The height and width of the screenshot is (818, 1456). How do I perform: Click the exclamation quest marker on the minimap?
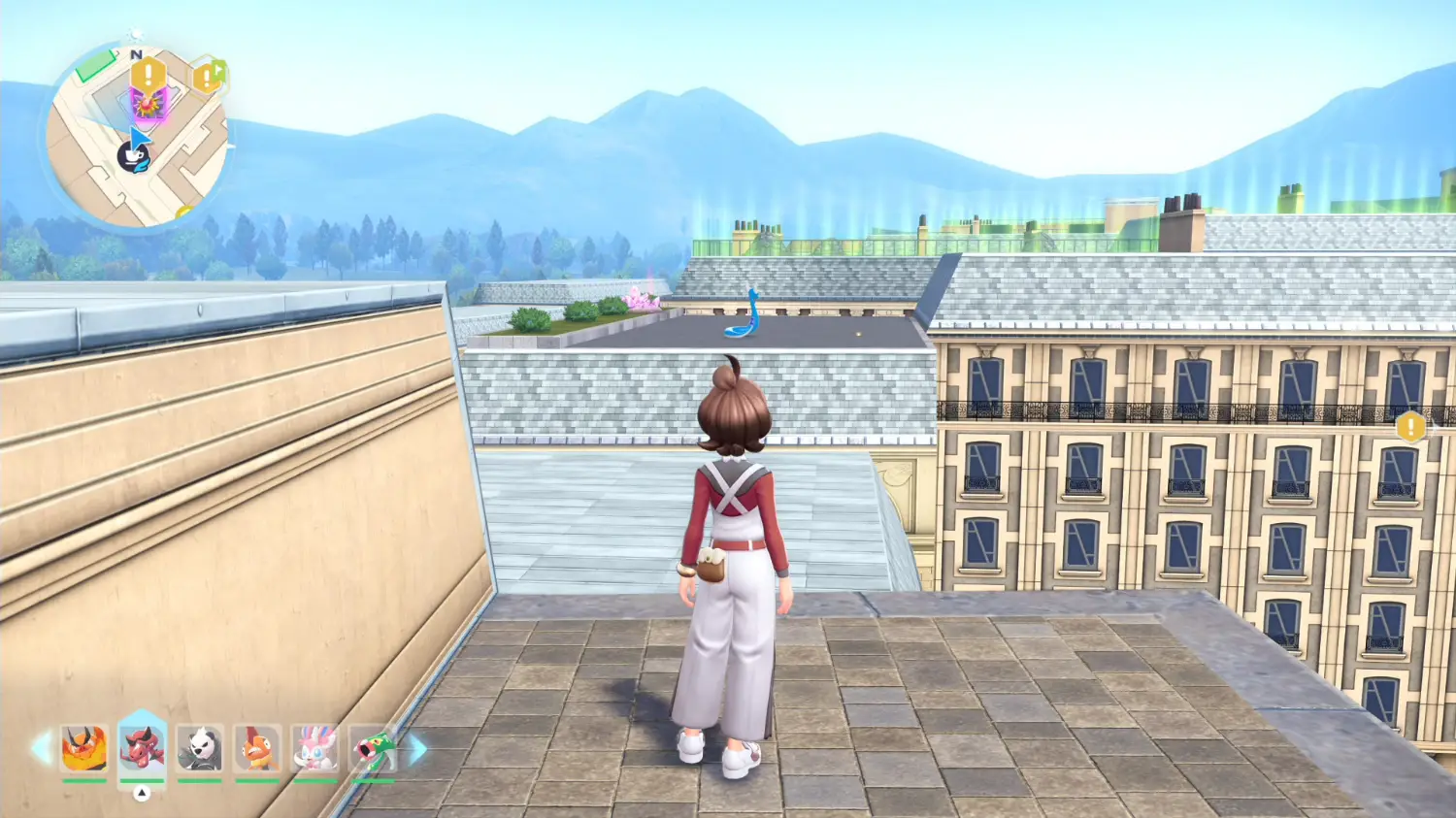(x=149, y=74)
